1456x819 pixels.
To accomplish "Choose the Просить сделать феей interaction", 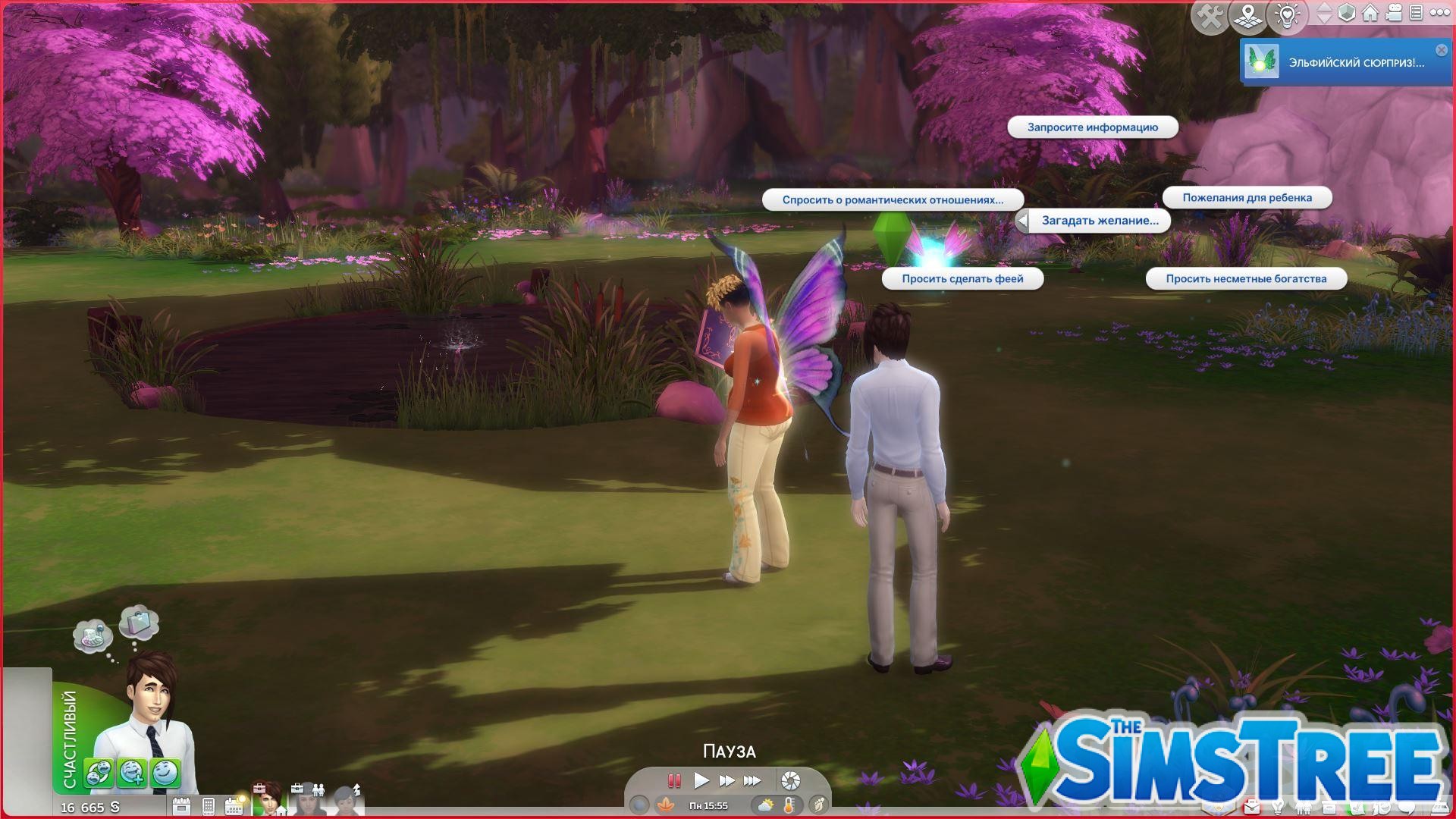I will click(x=962, y=278).
